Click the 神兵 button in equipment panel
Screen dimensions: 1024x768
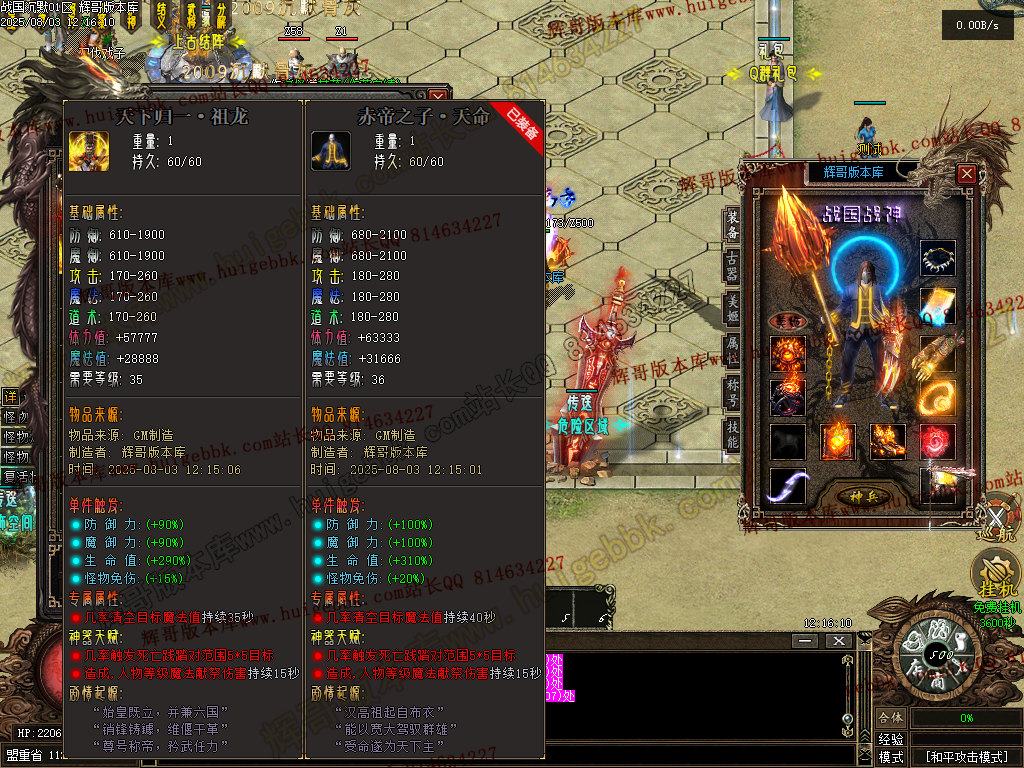pyautogui.click(x=863, y=496)
